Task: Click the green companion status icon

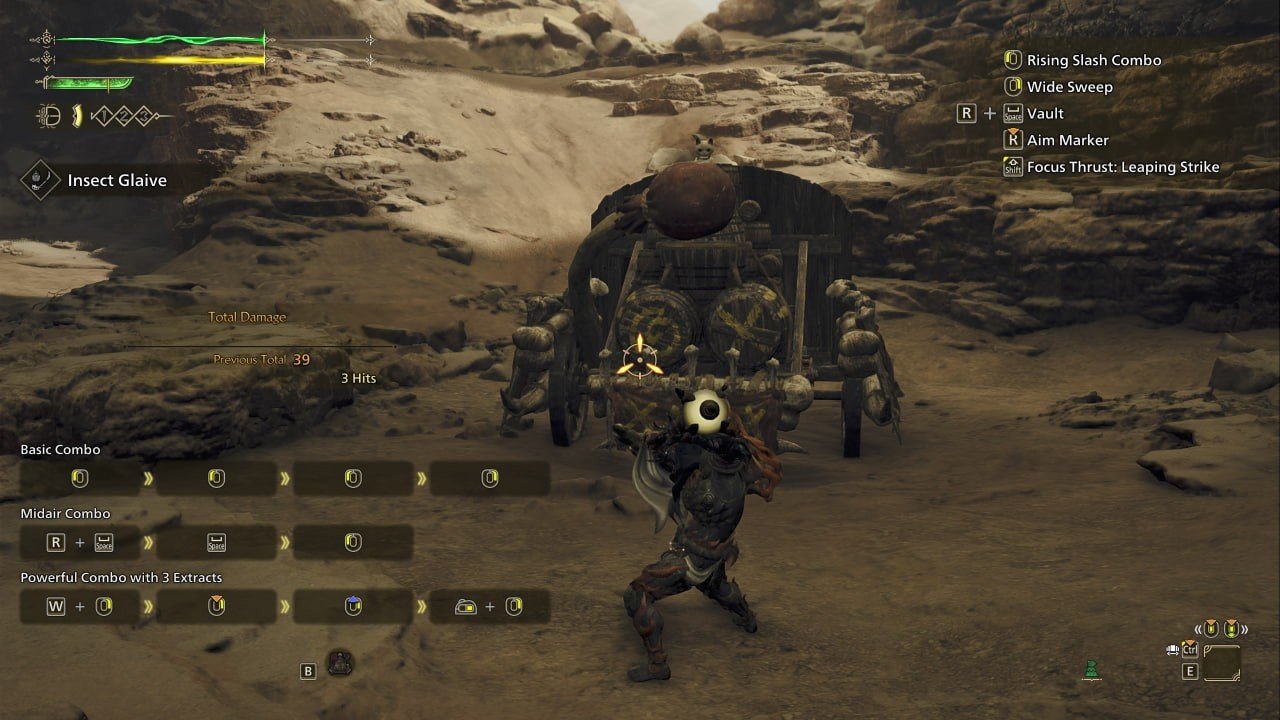Action: coord(1092,671)
